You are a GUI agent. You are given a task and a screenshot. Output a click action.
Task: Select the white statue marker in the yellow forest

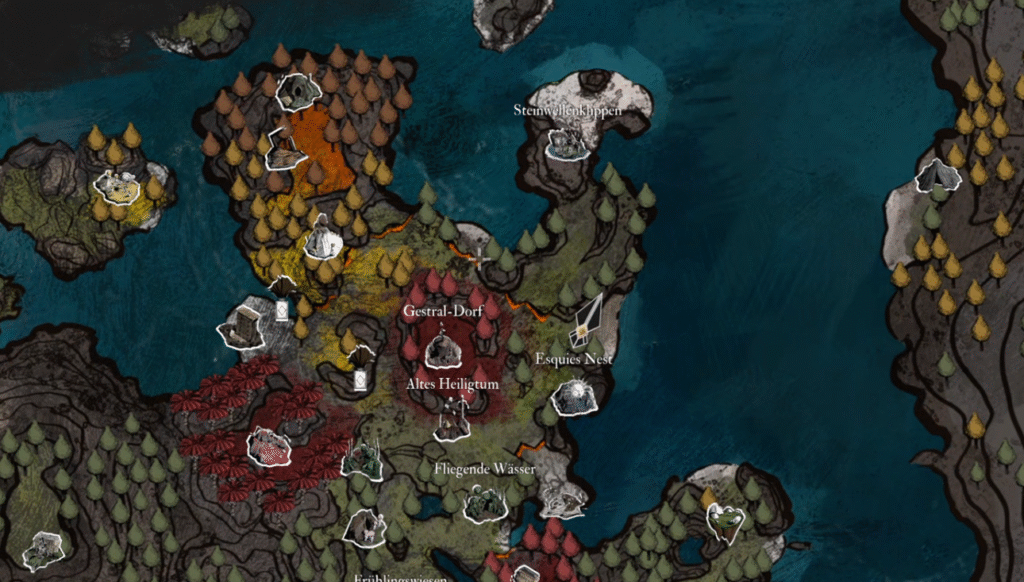click(322, 239)
